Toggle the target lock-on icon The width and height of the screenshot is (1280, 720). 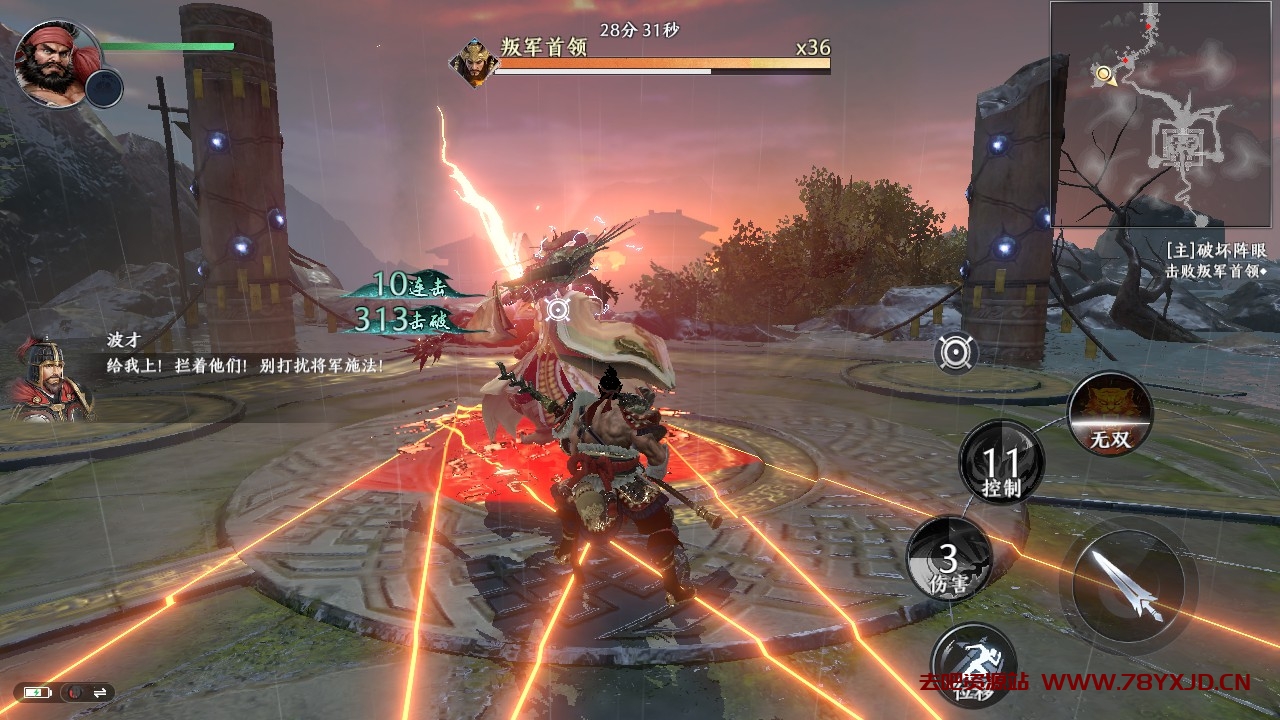(x=957, y=352)
